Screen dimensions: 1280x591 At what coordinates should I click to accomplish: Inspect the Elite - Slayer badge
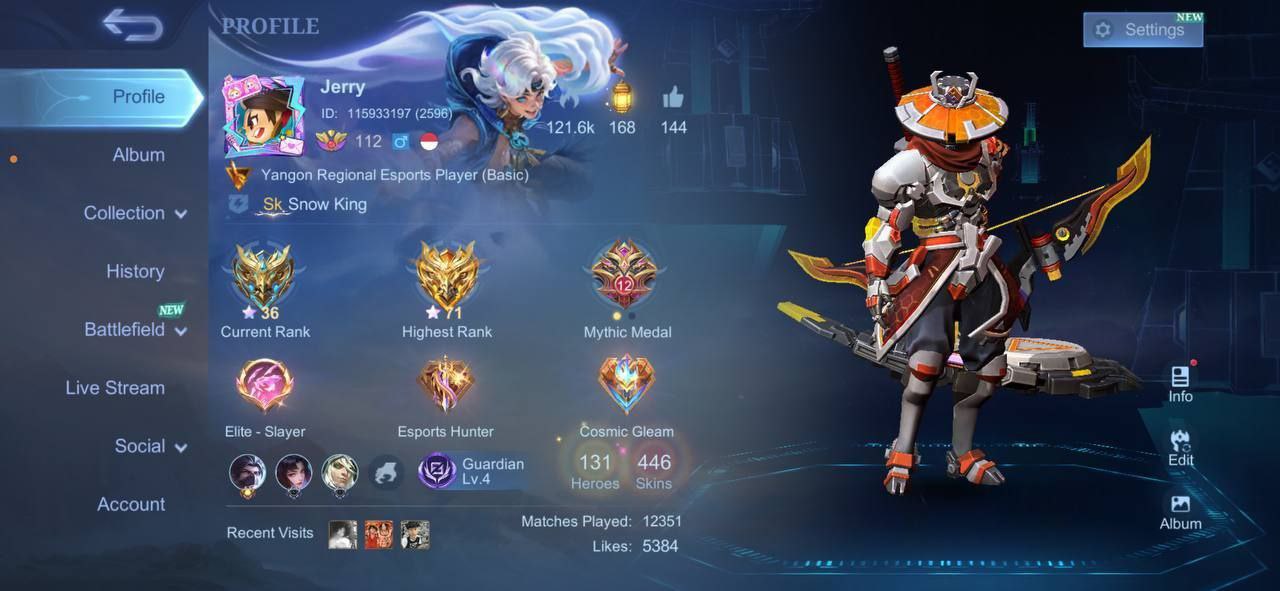[x=264, y=386]
